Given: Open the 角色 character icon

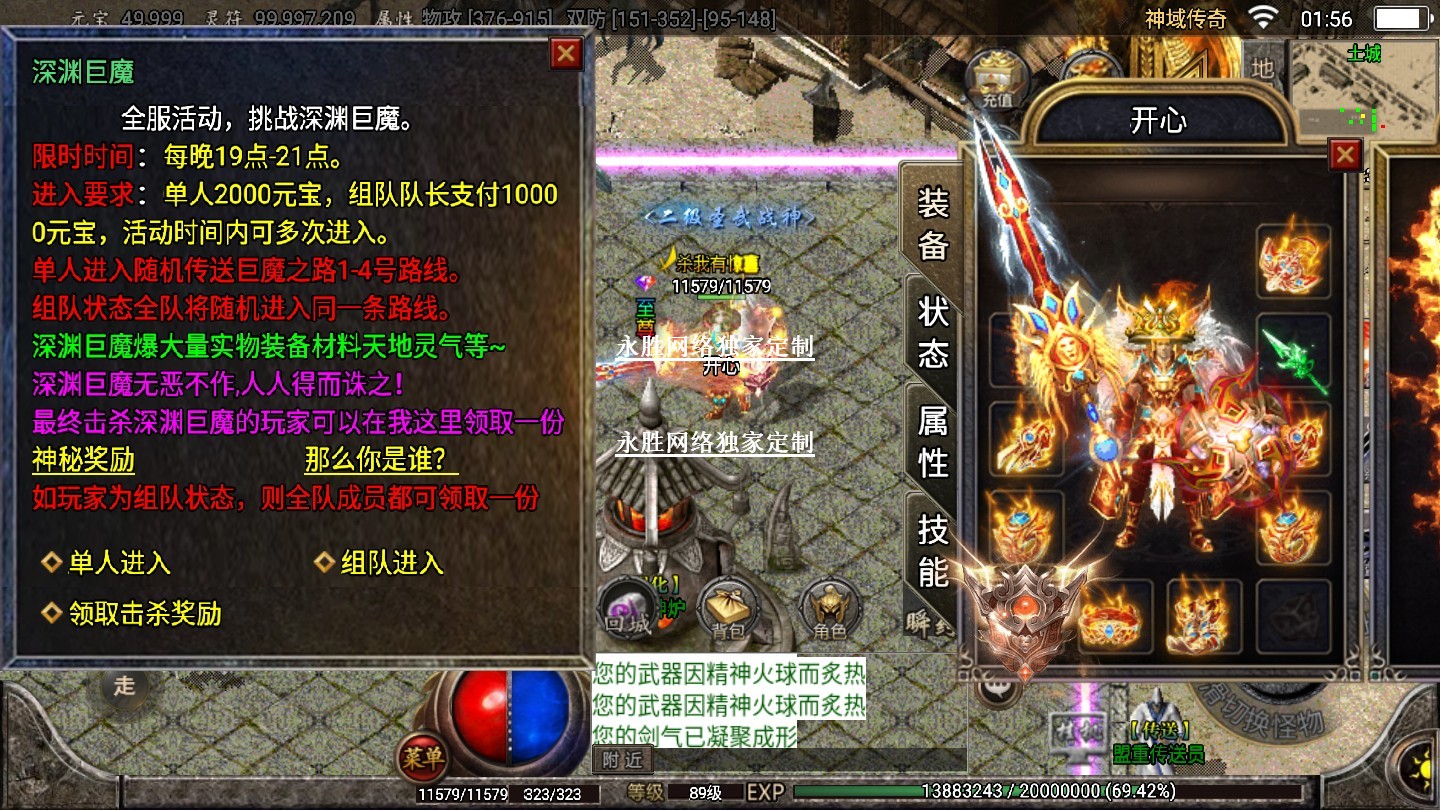Looking at the screenshot, I should [x=829, y=609].
